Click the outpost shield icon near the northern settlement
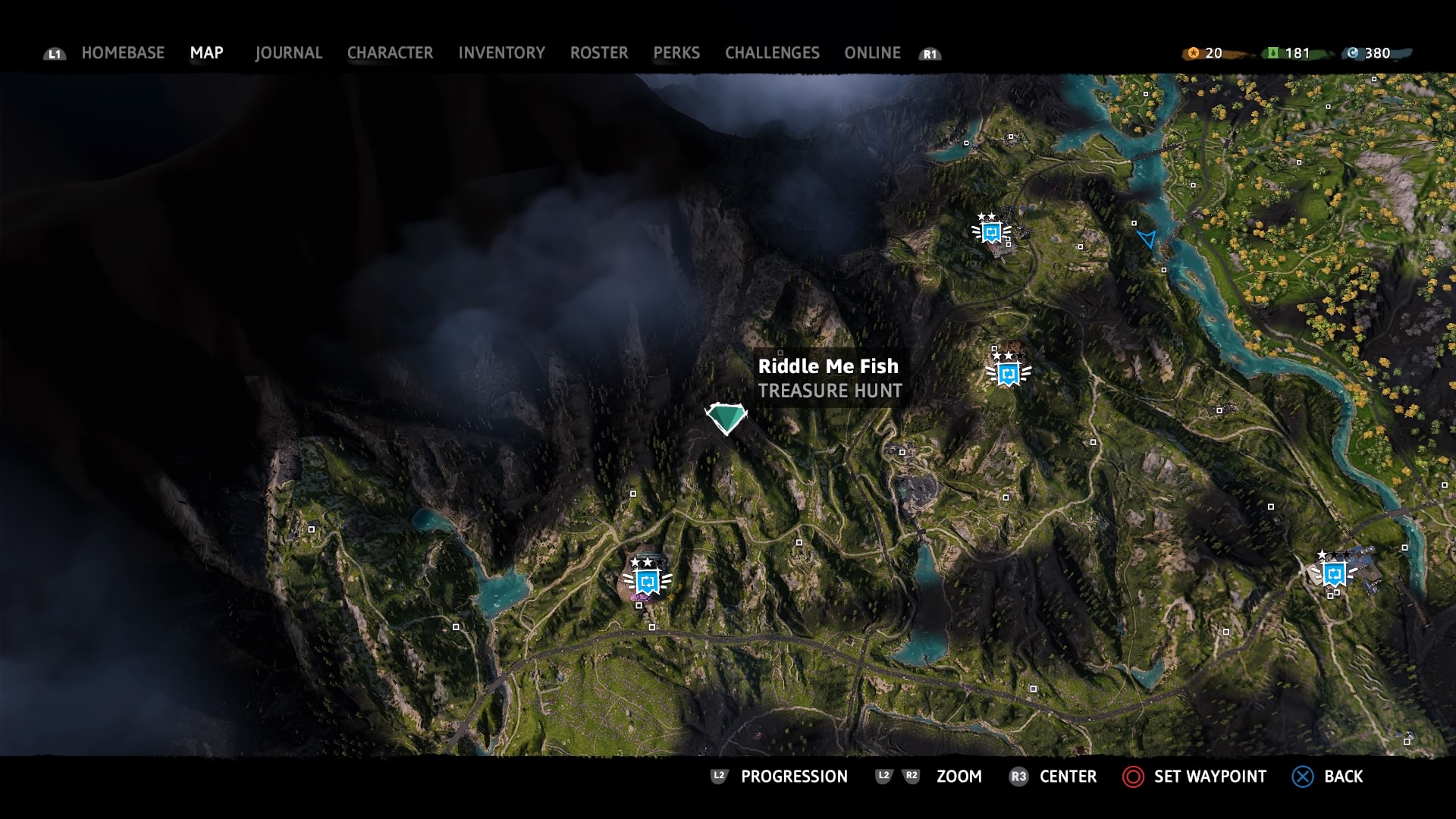The height and width of the screenshot is (819, 1456). click(991, 233)
